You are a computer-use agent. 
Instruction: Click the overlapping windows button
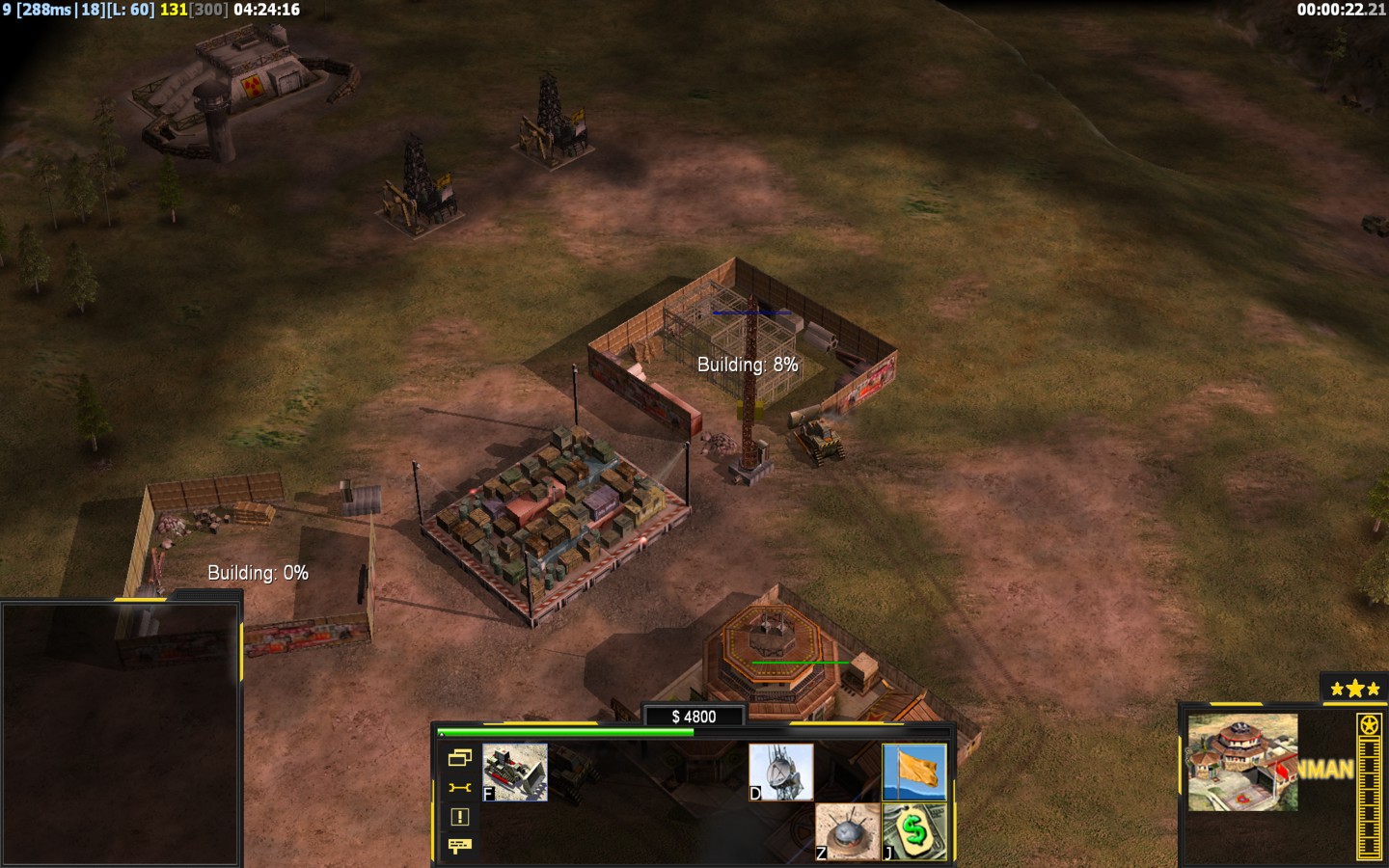click(x=459, y=758)
